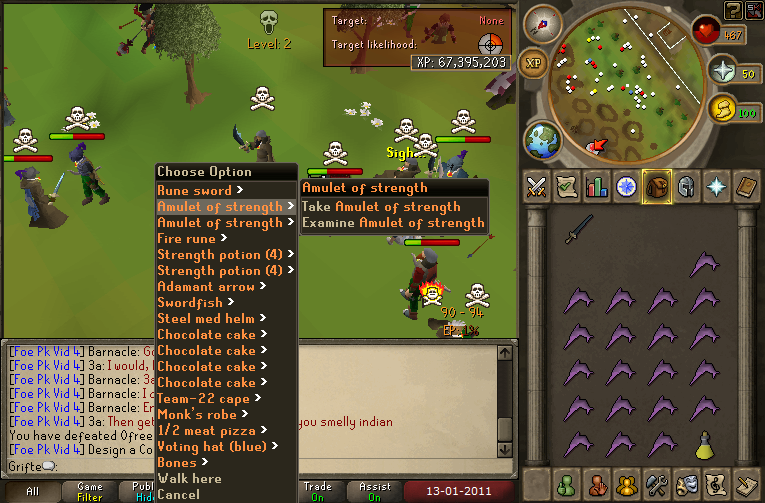Screen dimensions: 765x503
Task: Select the Bones menu entry
Action: click(x=178, y=462)
